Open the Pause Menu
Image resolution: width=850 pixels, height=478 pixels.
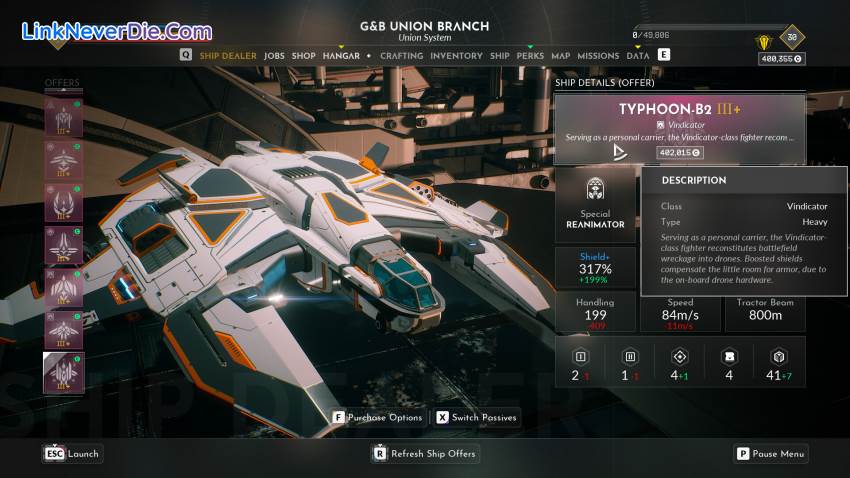pos(770,454)
